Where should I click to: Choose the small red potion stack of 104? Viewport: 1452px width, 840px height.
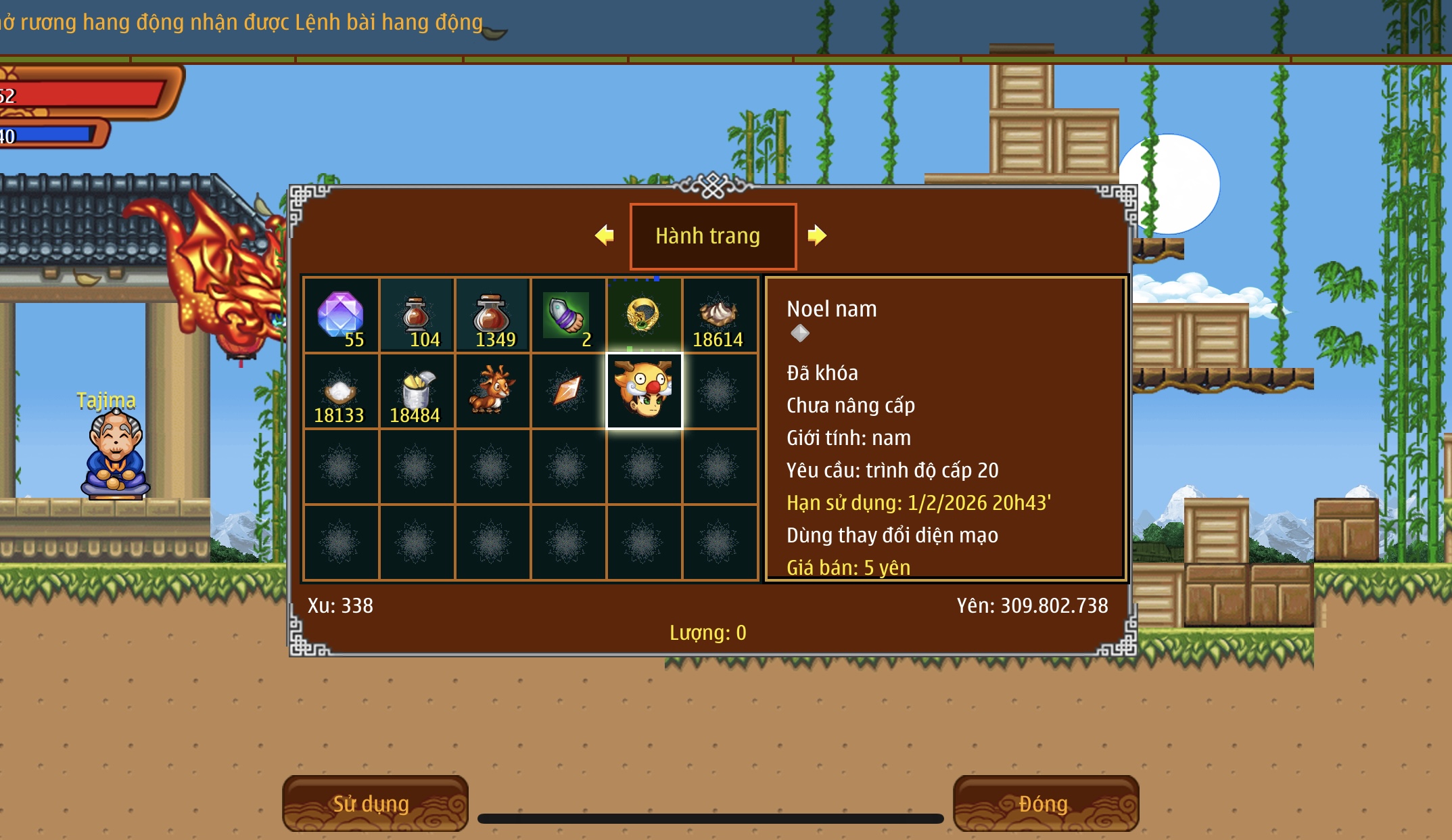point(417,315)
